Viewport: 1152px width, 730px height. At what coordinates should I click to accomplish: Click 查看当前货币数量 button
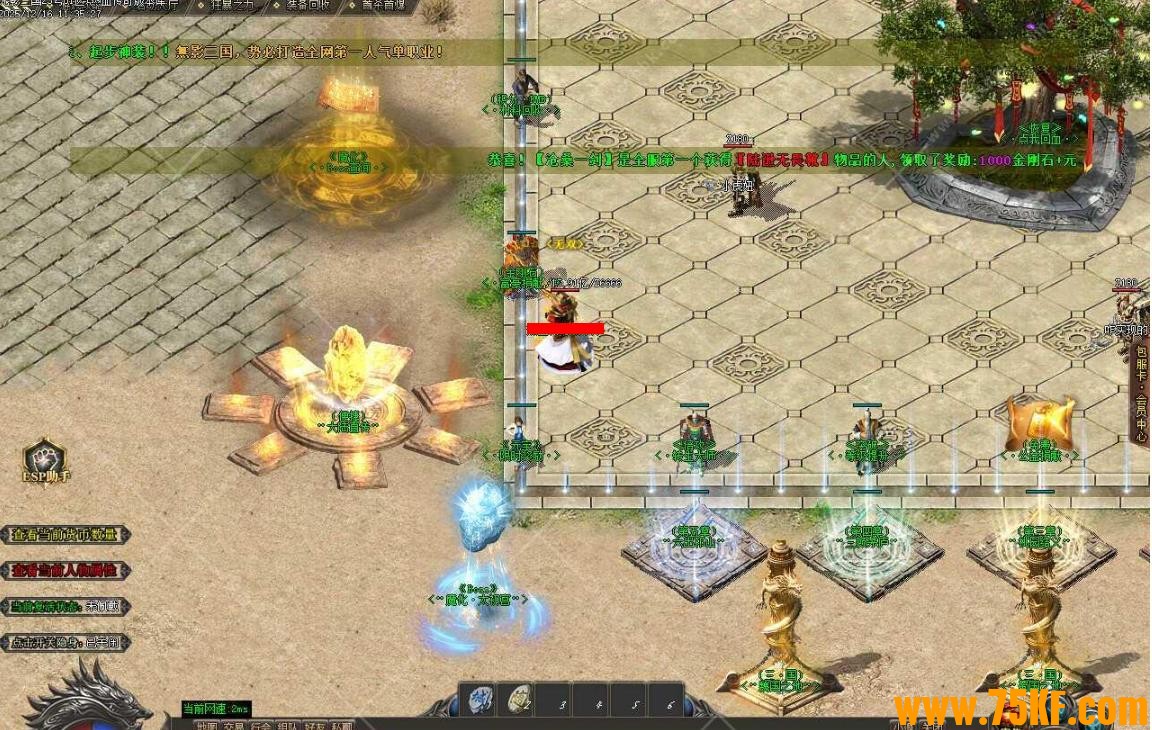tap(65, 535)
